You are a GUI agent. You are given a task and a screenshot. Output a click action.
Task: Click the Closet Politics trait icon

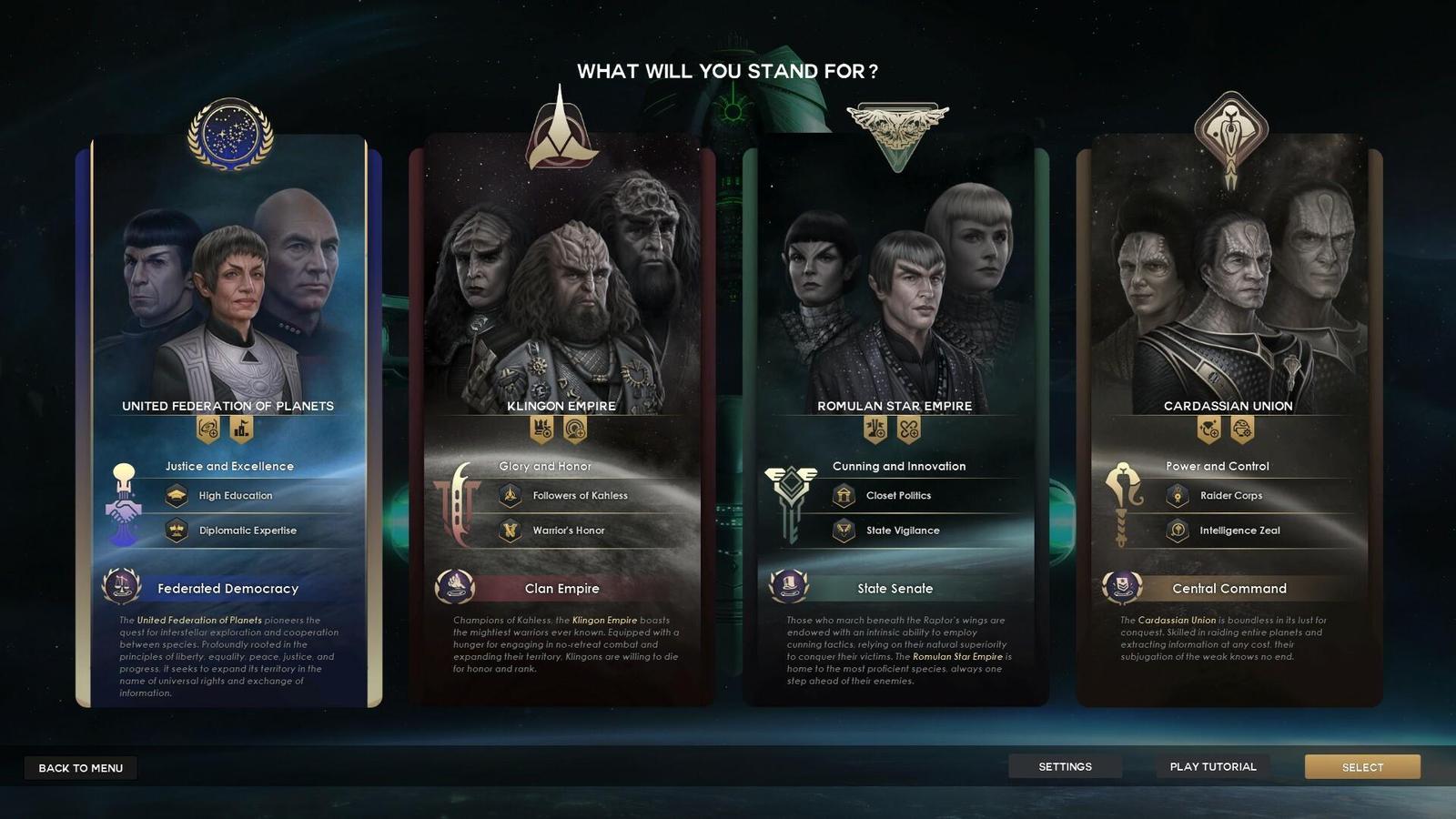tap(844, 496)
